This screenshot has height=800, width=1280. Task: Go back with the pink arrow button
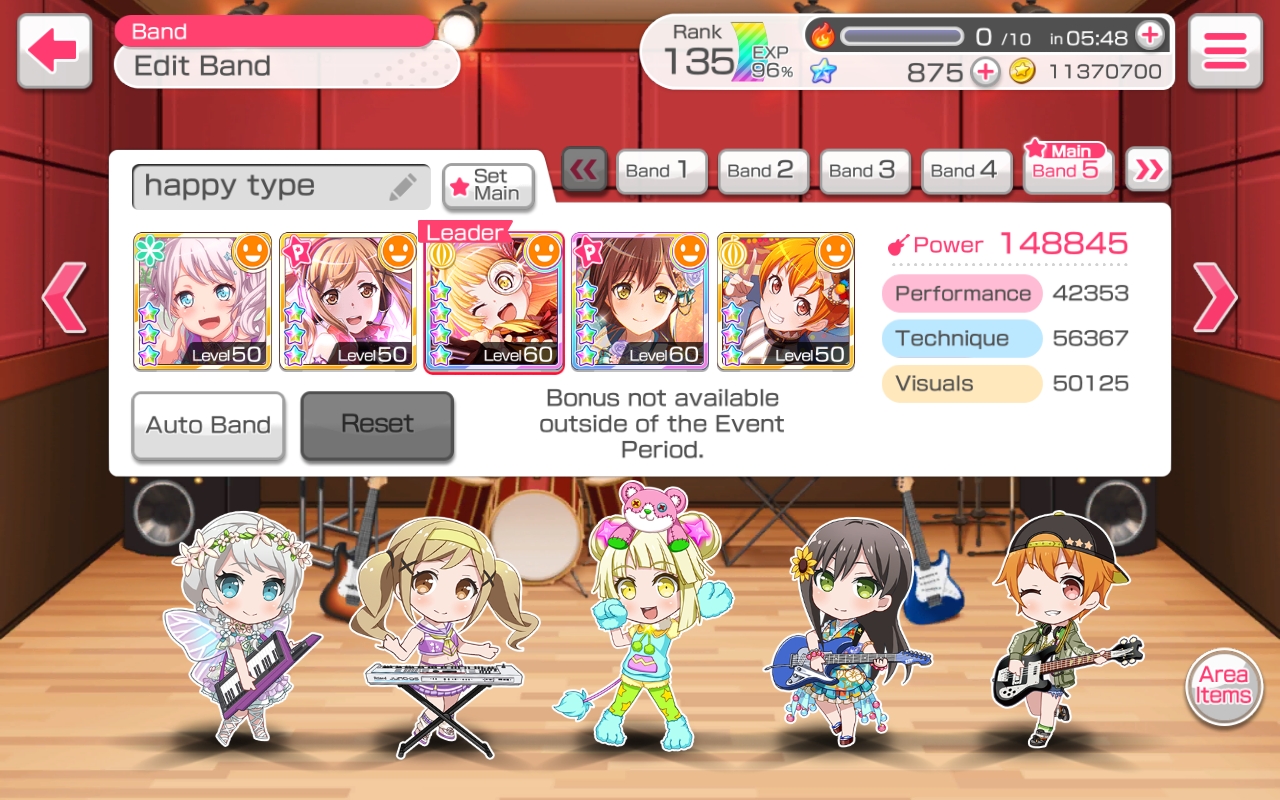(54, 51)
